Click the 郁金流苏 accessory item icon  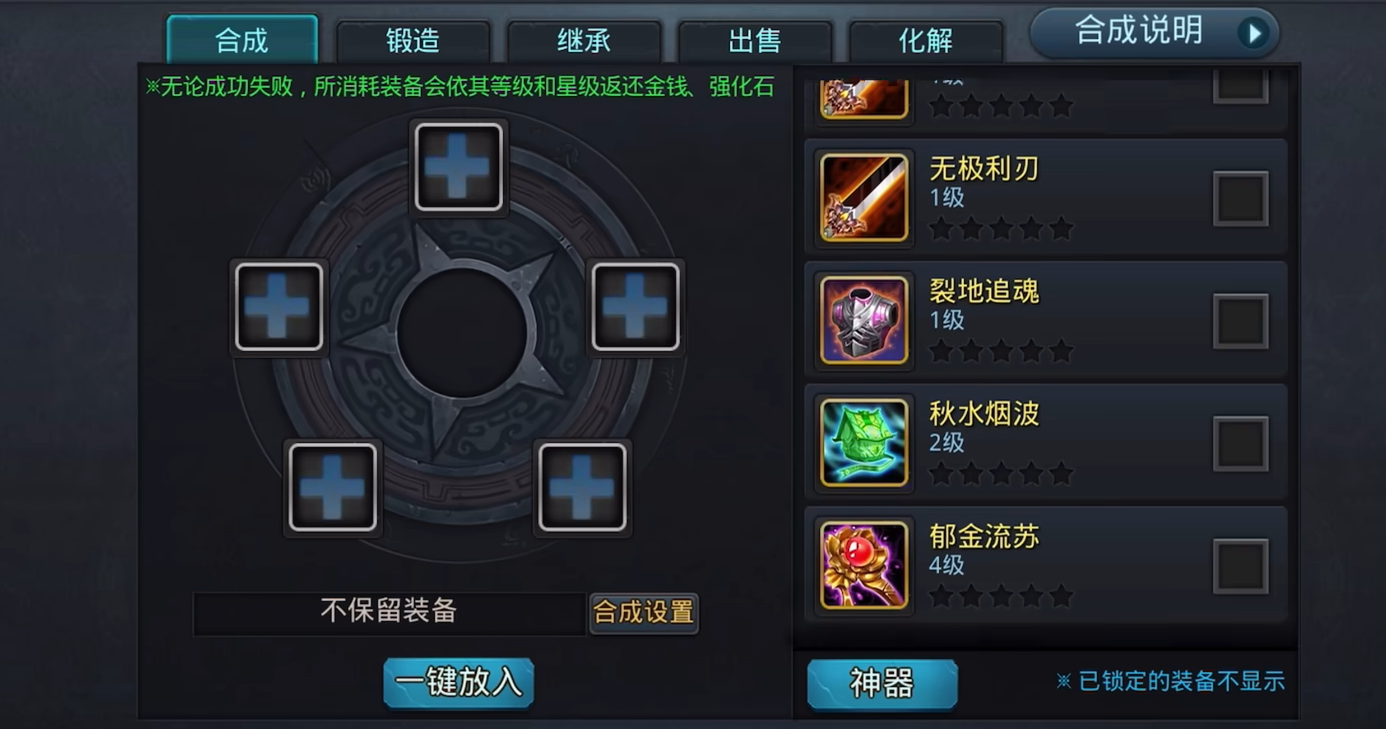pos(862,564)
